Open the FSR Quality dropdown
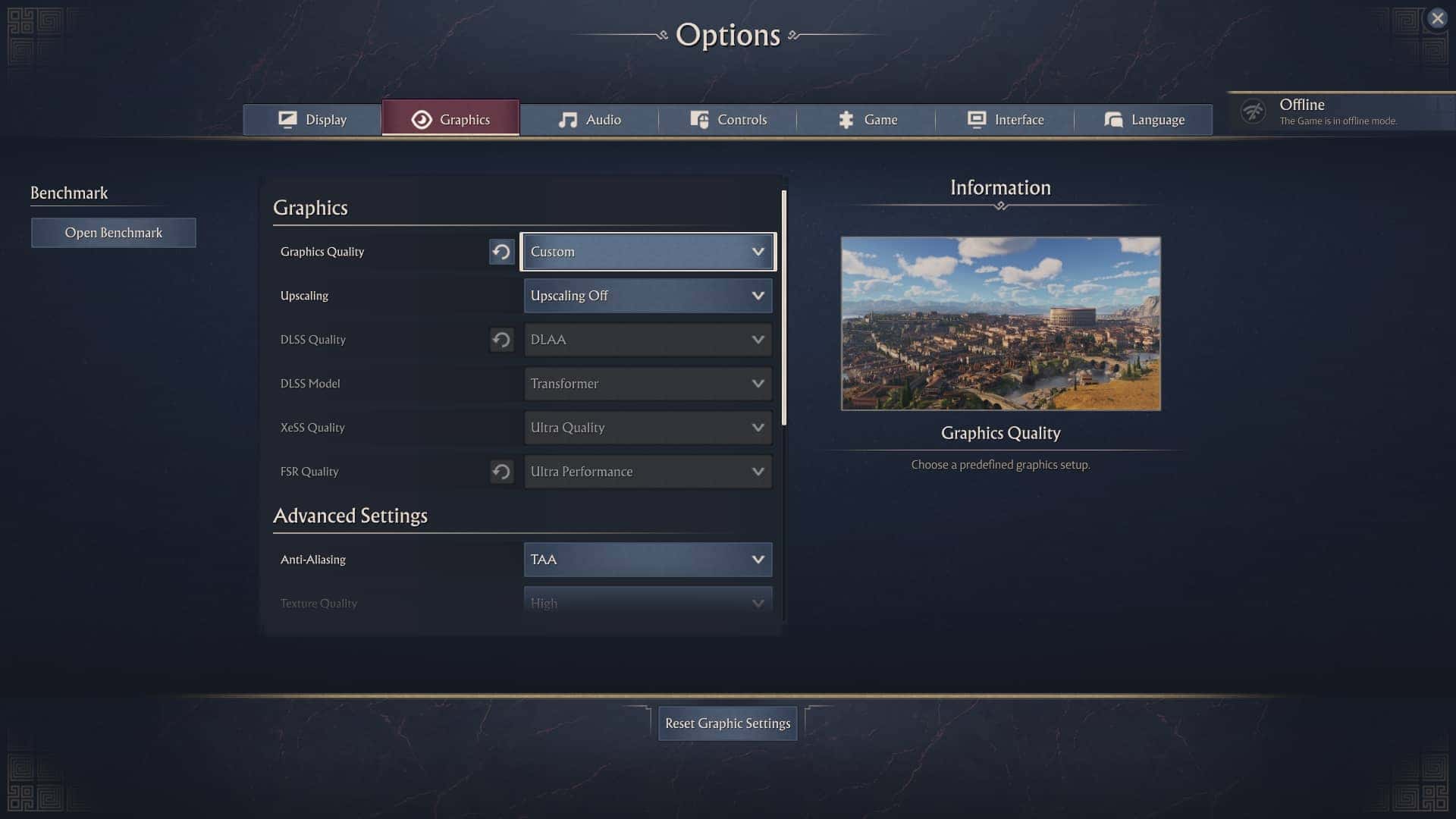 click(648, 472)
